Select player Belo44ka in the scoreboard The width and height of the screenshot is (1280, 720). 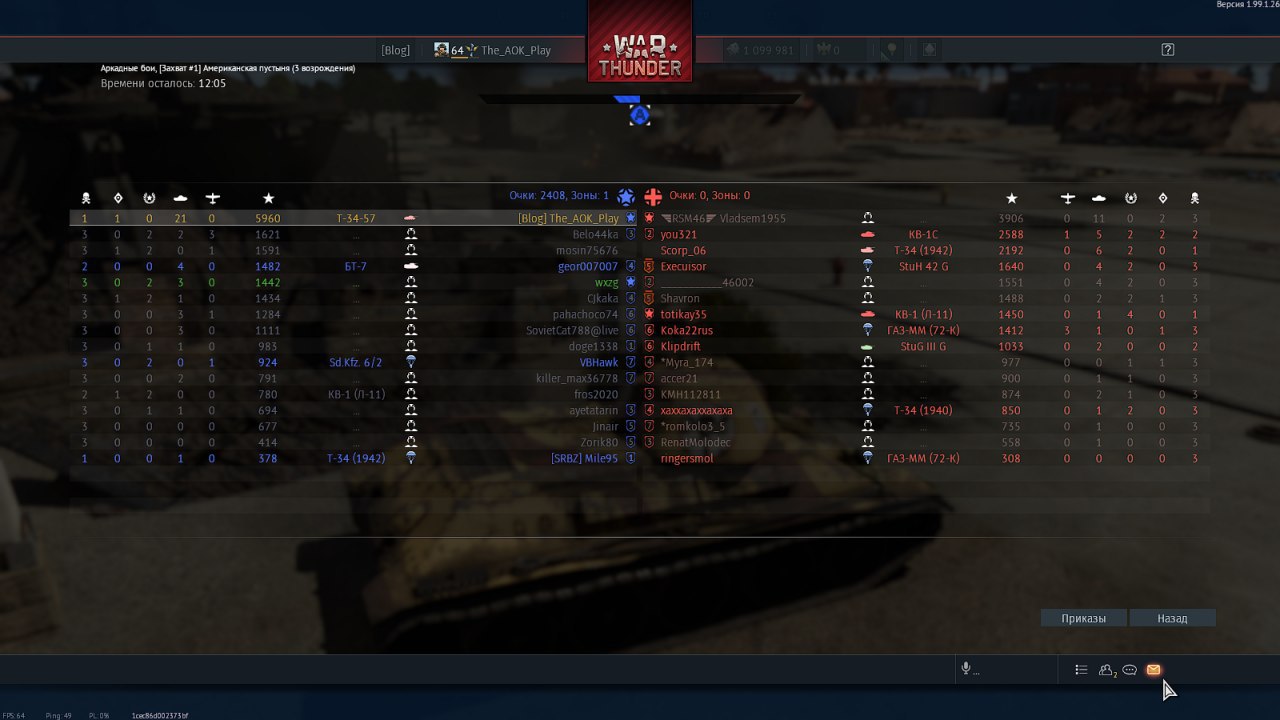pos(595,234)
